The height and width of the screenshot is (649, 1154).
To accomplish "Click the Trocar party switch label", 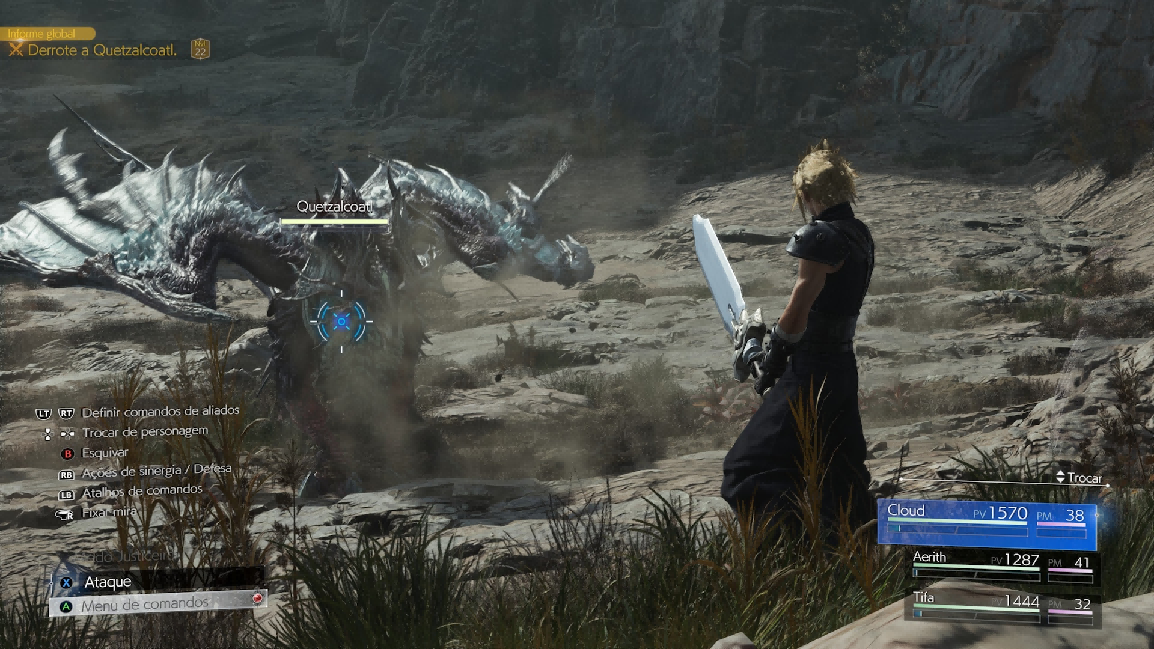I will click(x=1078, y=478).
